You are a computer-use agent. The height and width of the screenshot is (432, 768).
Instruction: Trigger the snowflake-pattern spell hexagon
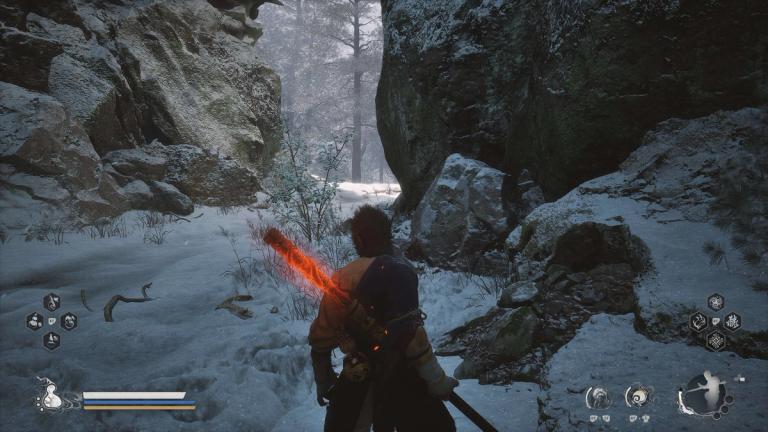pyautogui.click(x=715, y=340)
